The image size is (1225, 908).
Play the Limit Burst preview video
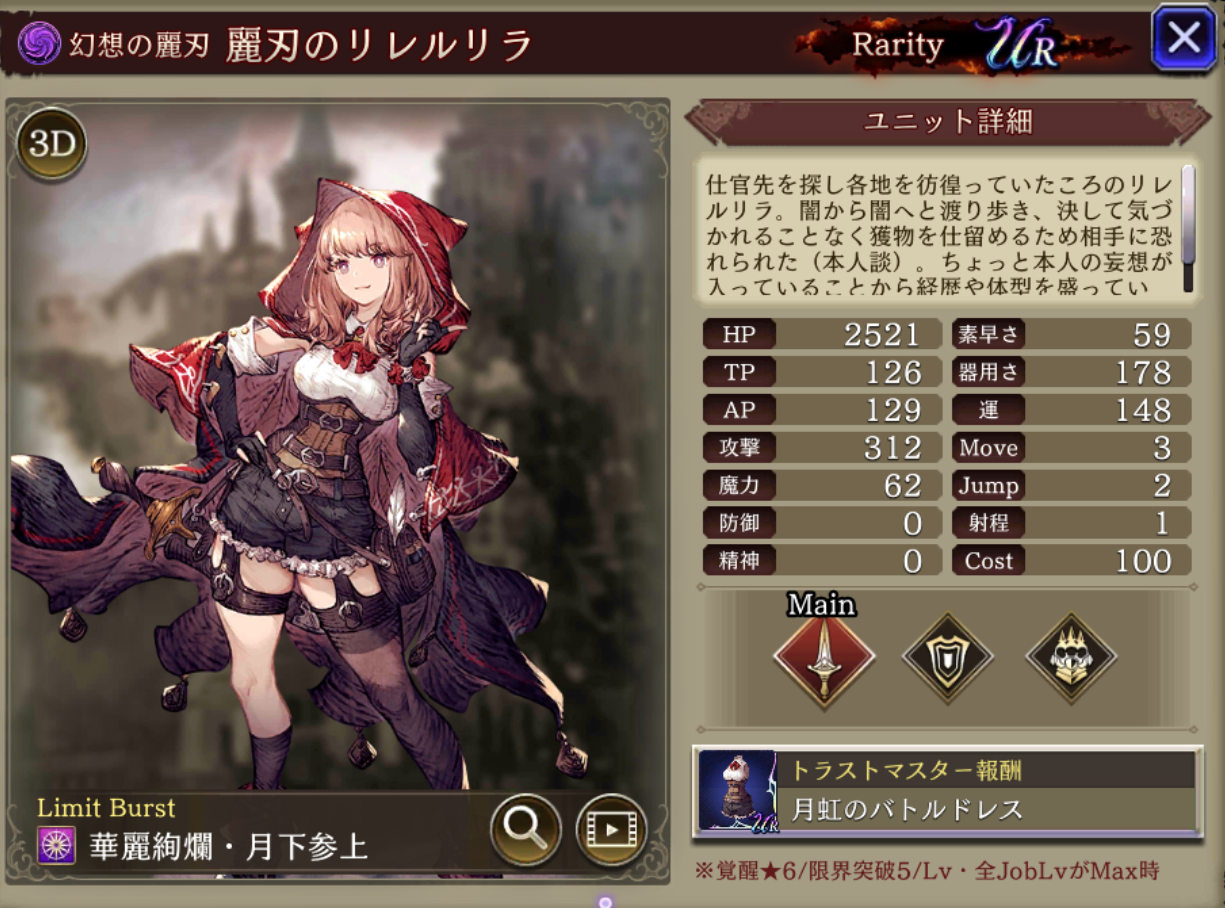point(611,828)
